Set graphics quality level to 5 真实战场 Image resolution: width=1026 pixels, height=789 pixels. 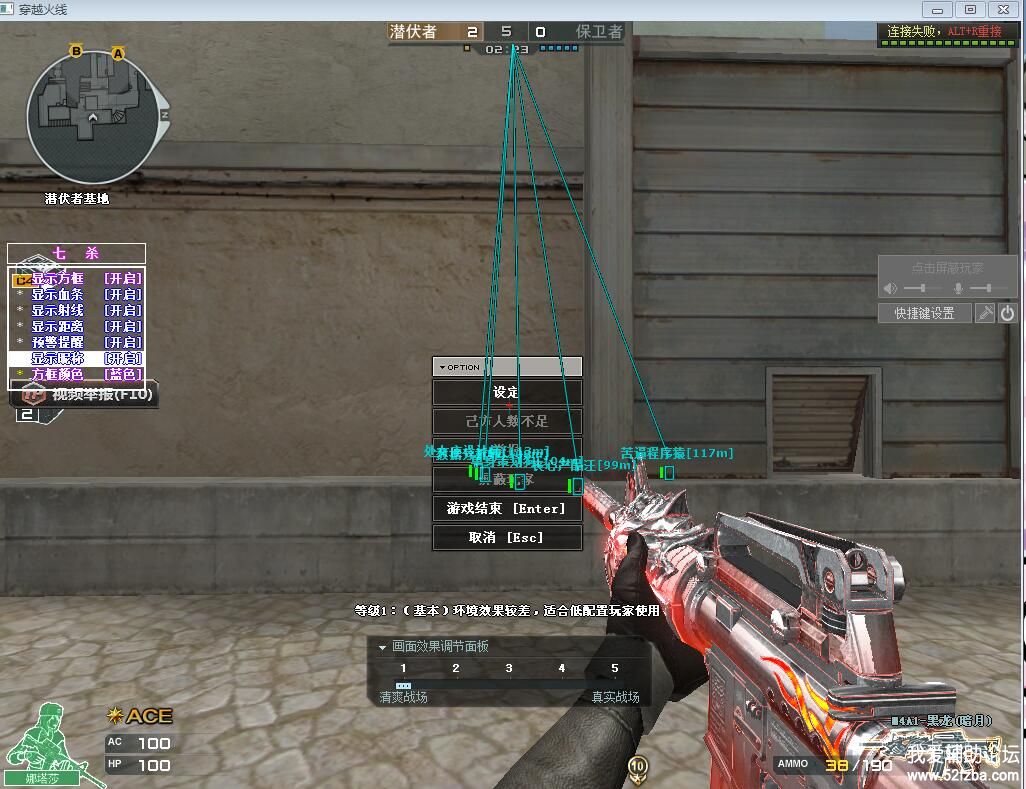click(614, 669)
